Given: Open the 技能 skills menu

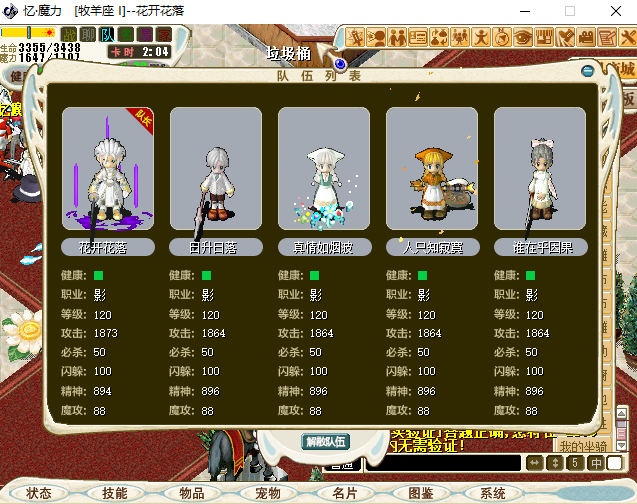Looking at the screenshot, I should (115, 493).
